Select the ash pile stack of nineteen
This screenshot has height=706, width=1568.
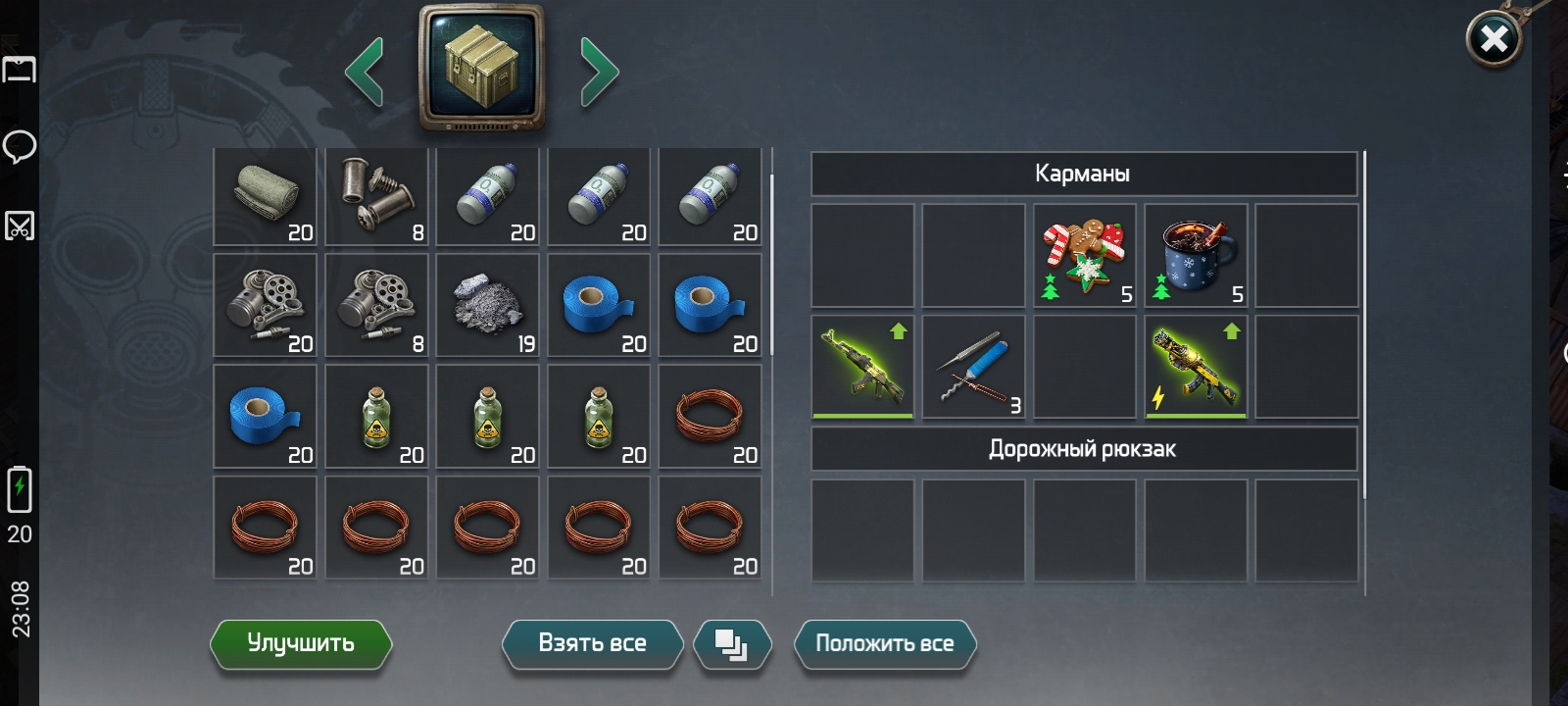click(488, 307)
